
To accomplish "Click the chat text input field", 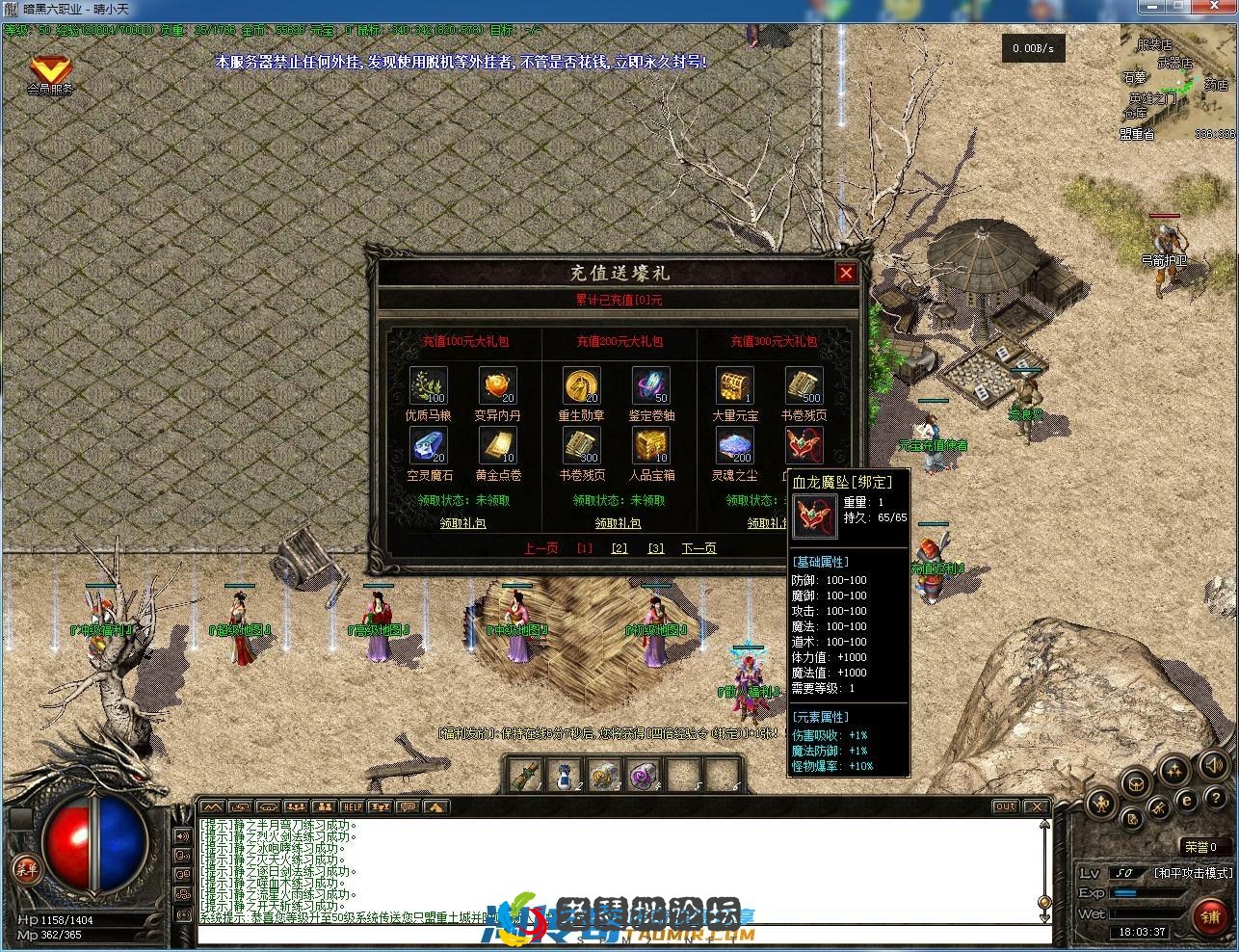I will (x=617, y=935).
